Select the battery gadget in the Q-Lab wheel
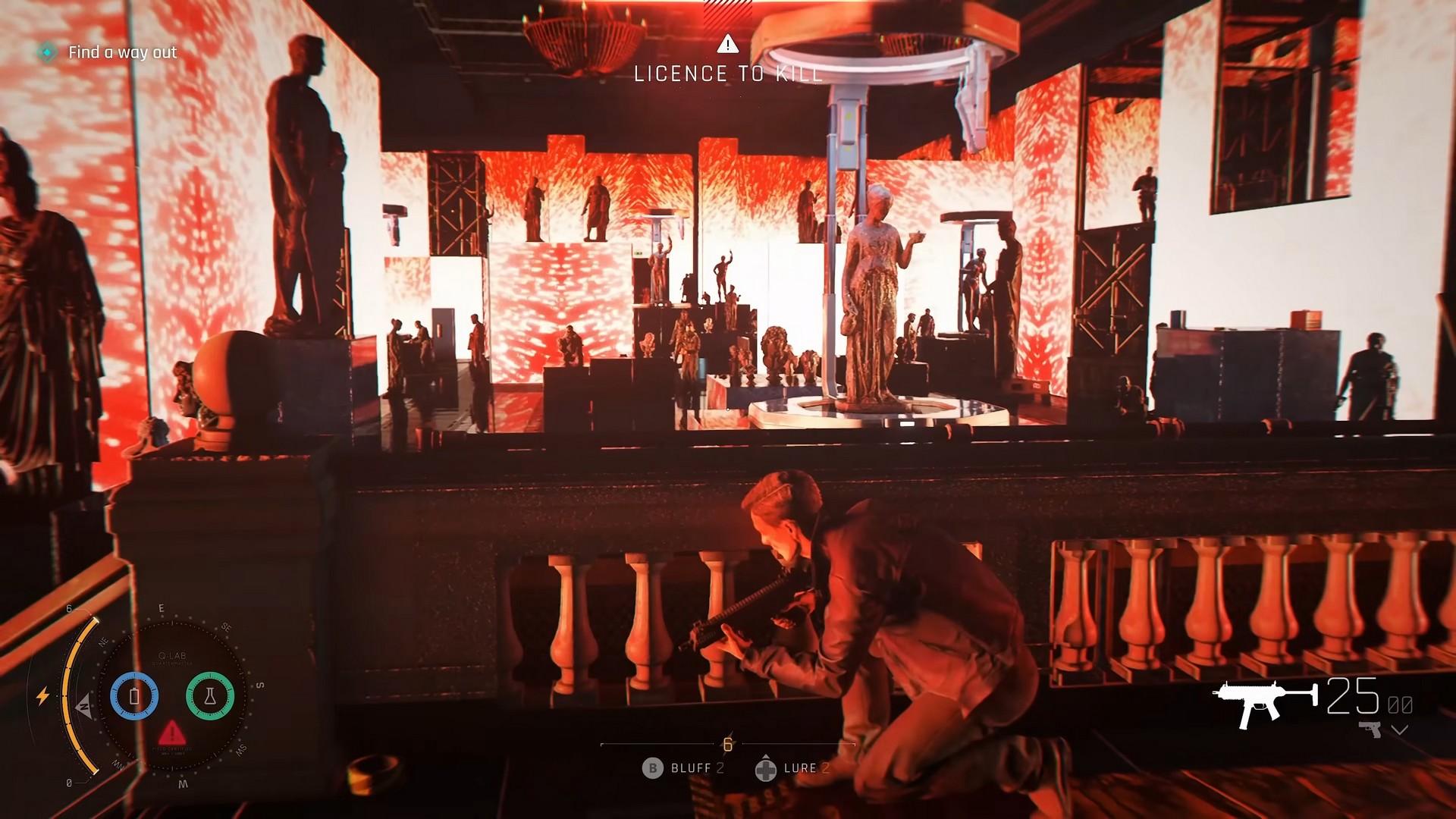 133,696
